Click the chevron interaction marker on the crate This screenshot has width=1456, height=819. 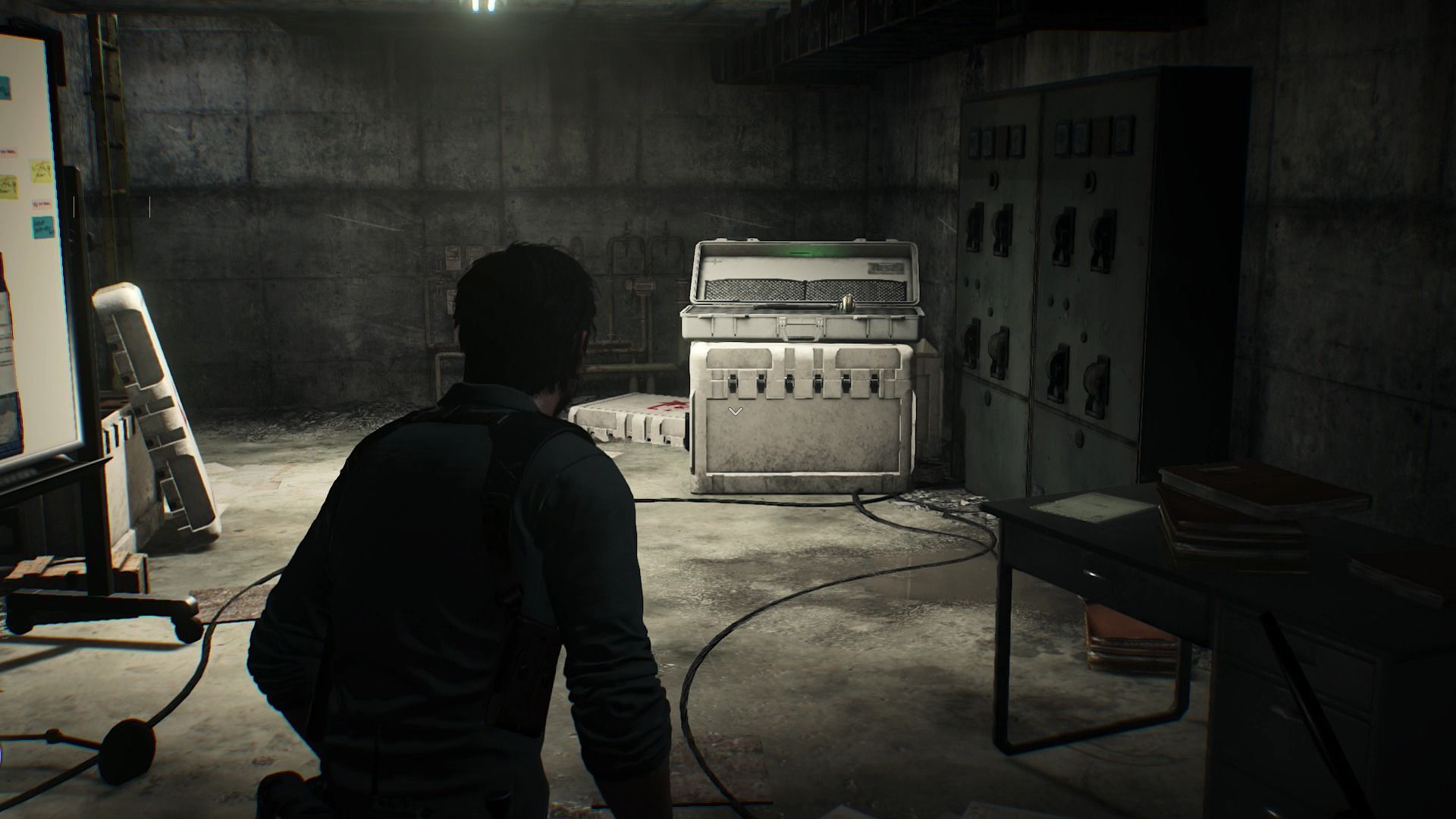(735, 411)
